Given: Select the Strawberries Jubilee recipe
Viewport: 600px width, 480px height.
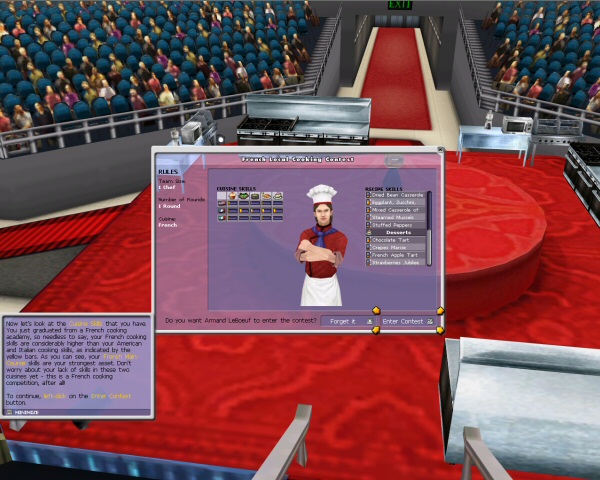Looking at the screenshot, I should click(397, 262).
